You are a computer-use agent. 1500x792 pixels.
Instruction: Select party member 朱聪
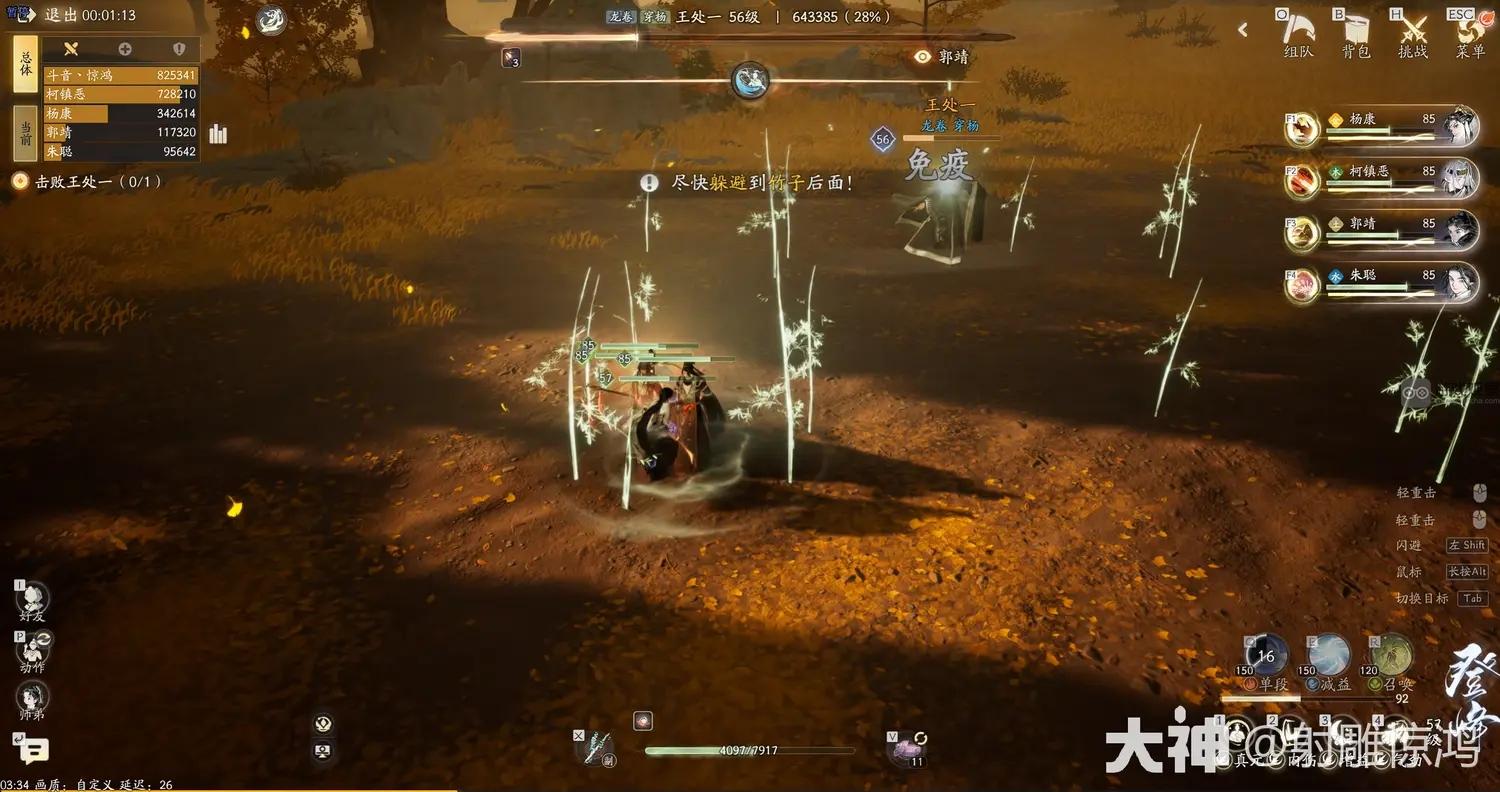(1385, 282)
